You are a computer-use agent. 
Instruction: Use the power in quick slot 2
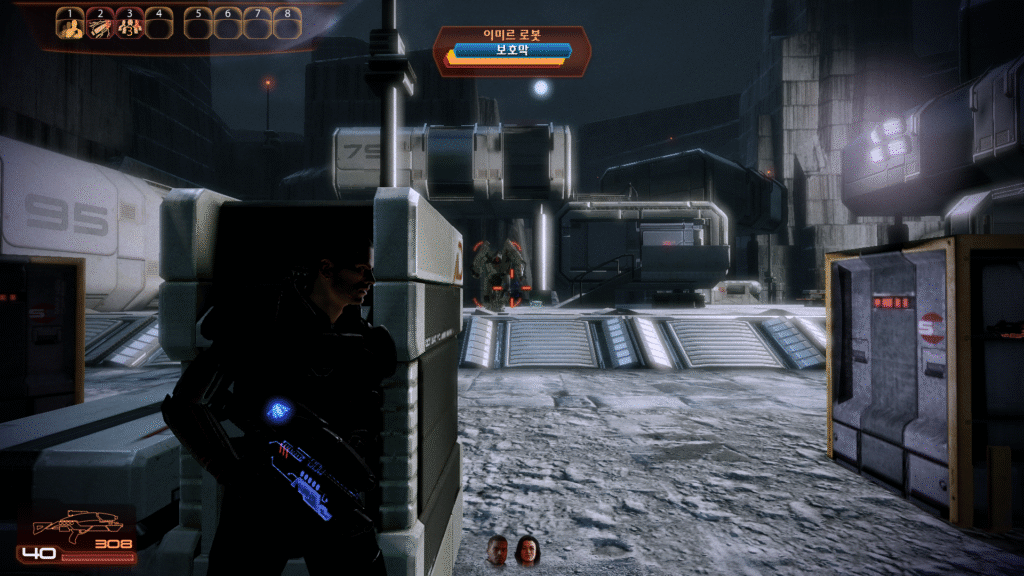tap(99, 28)
